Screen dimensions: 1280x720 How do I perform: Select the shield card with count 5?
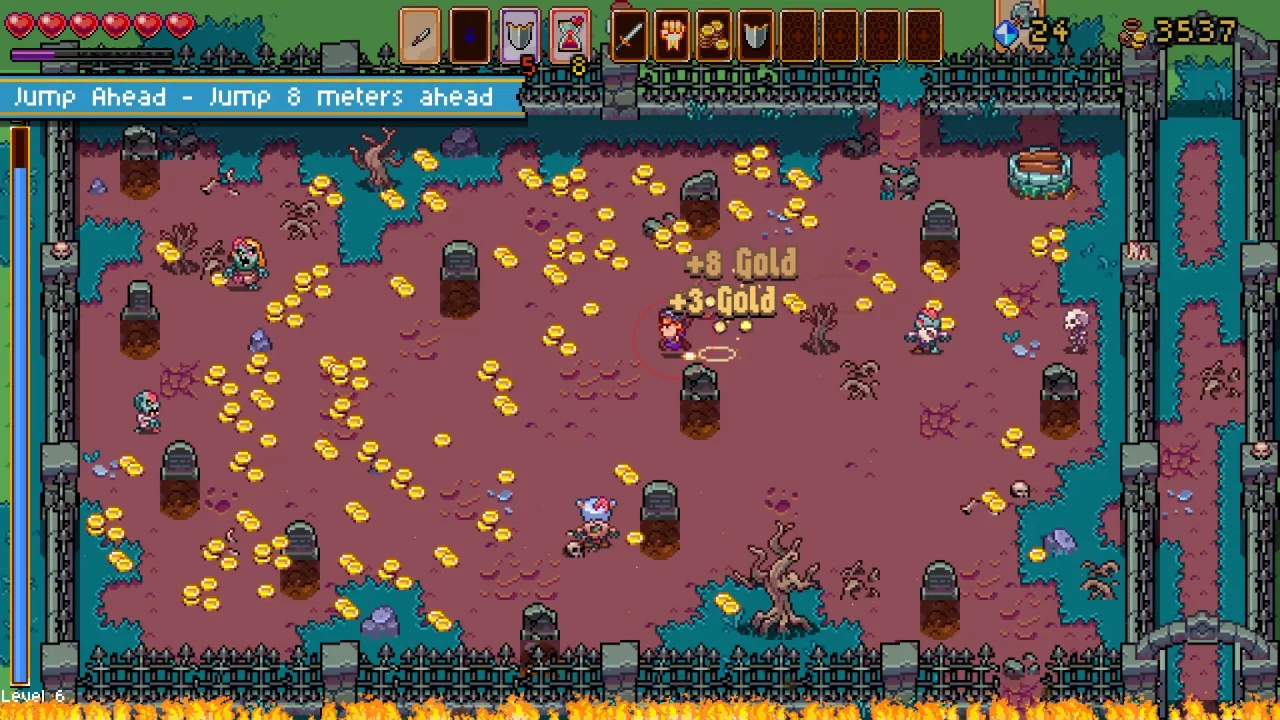click(520, 36)
